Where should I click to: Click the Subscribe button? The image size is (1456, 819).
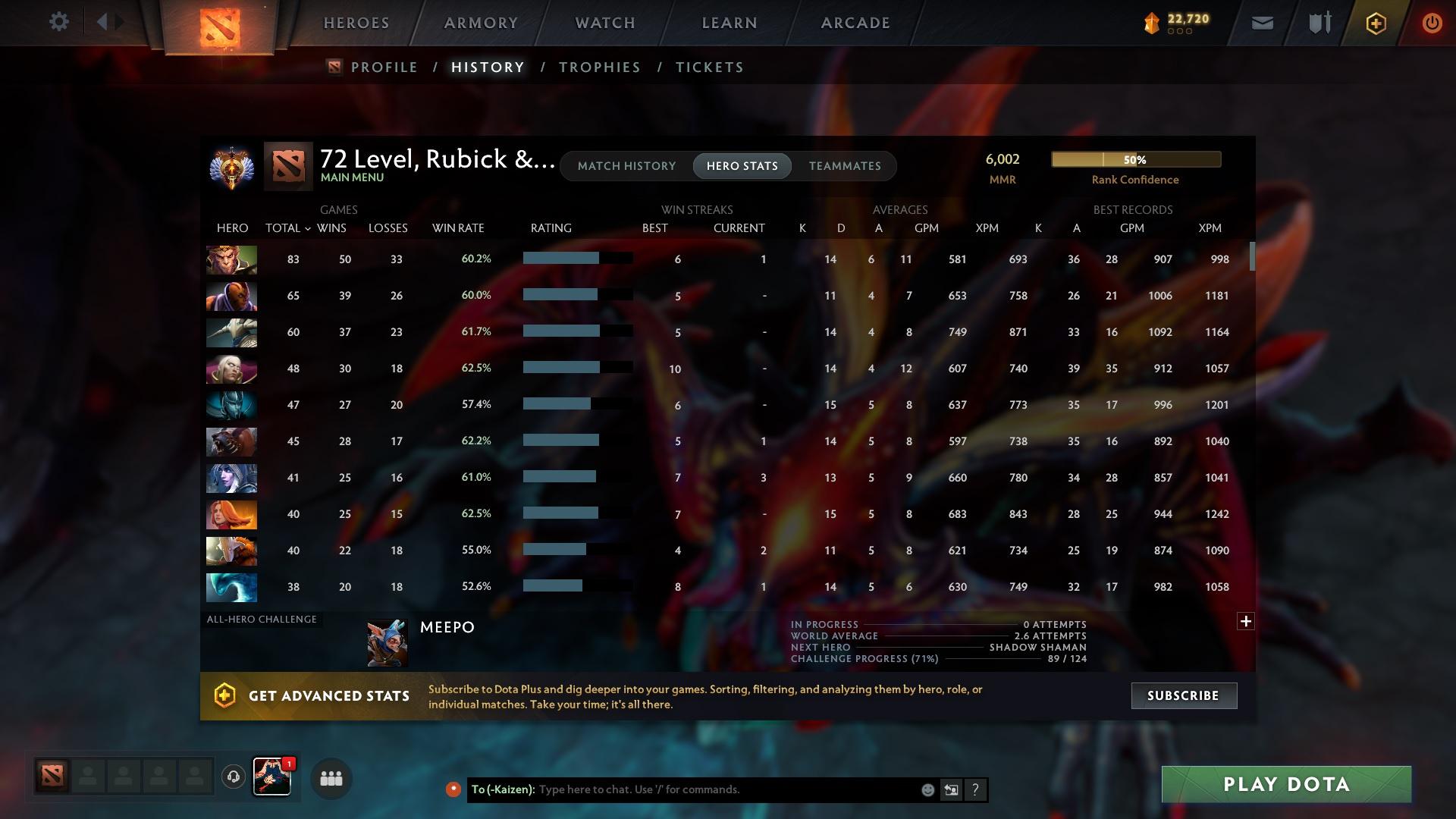[x=1183, y=695]
